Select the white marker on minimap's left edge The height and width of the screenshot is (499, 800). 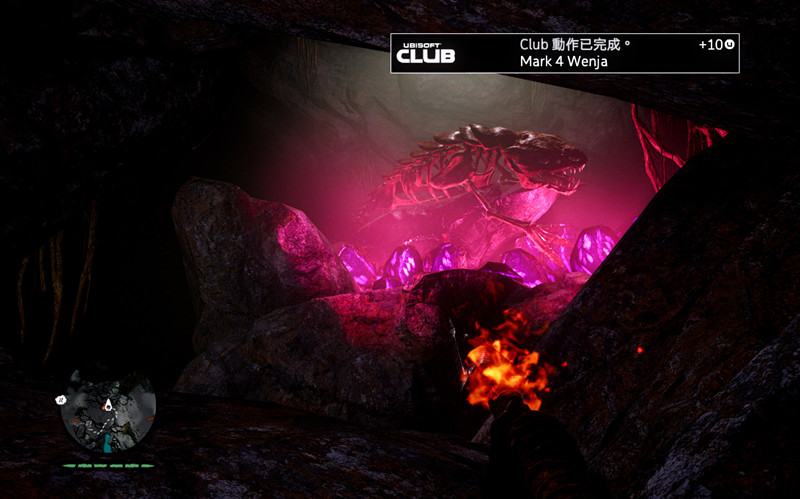click(61, 398)
